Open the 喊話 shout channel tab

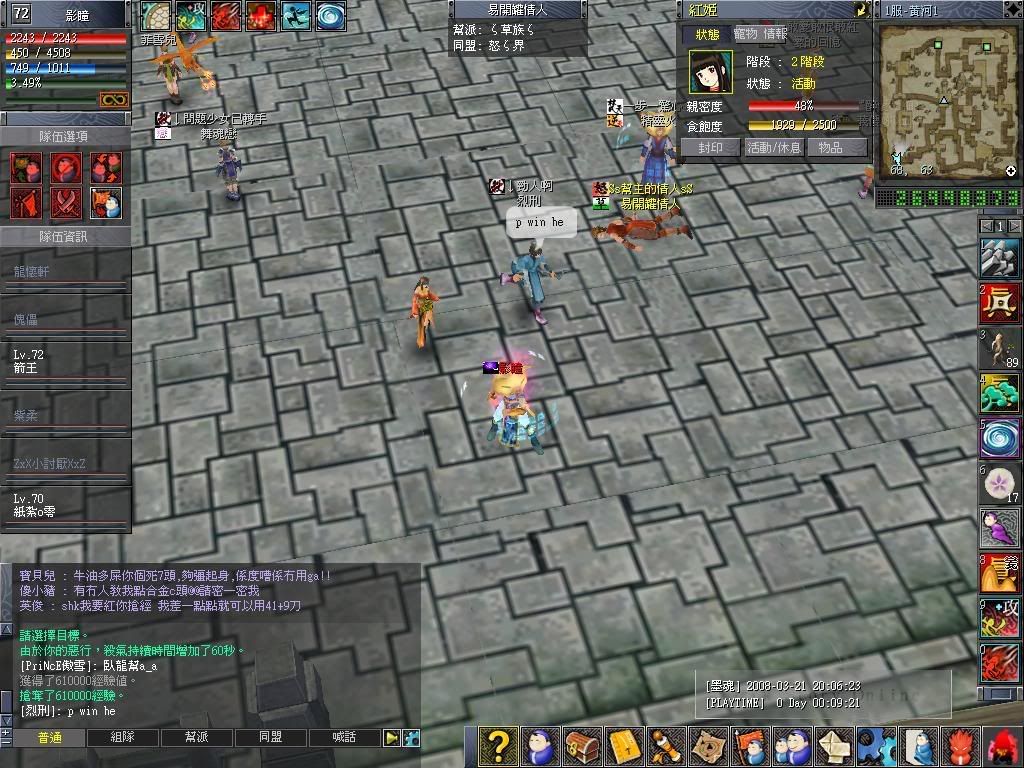tap(343, 737)
